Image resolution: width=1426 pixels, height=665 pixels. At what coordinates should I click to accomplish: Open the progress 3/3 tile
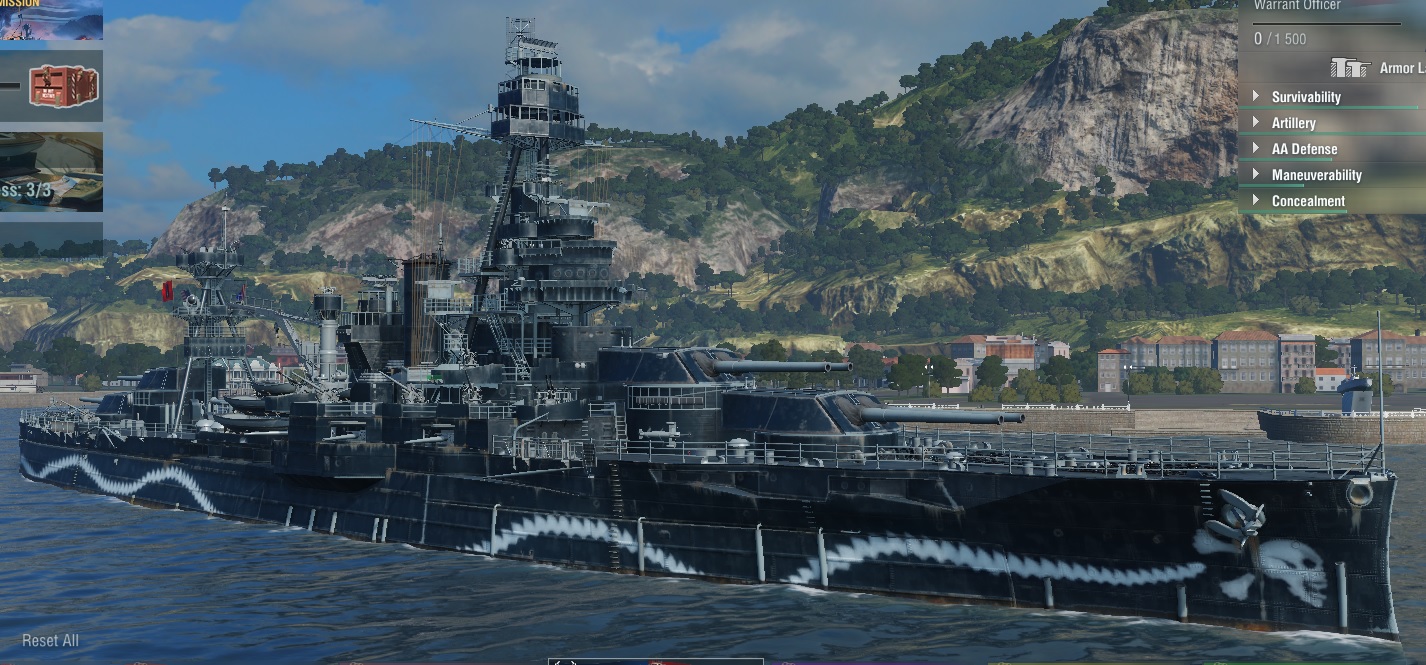(x=51, y=172)
